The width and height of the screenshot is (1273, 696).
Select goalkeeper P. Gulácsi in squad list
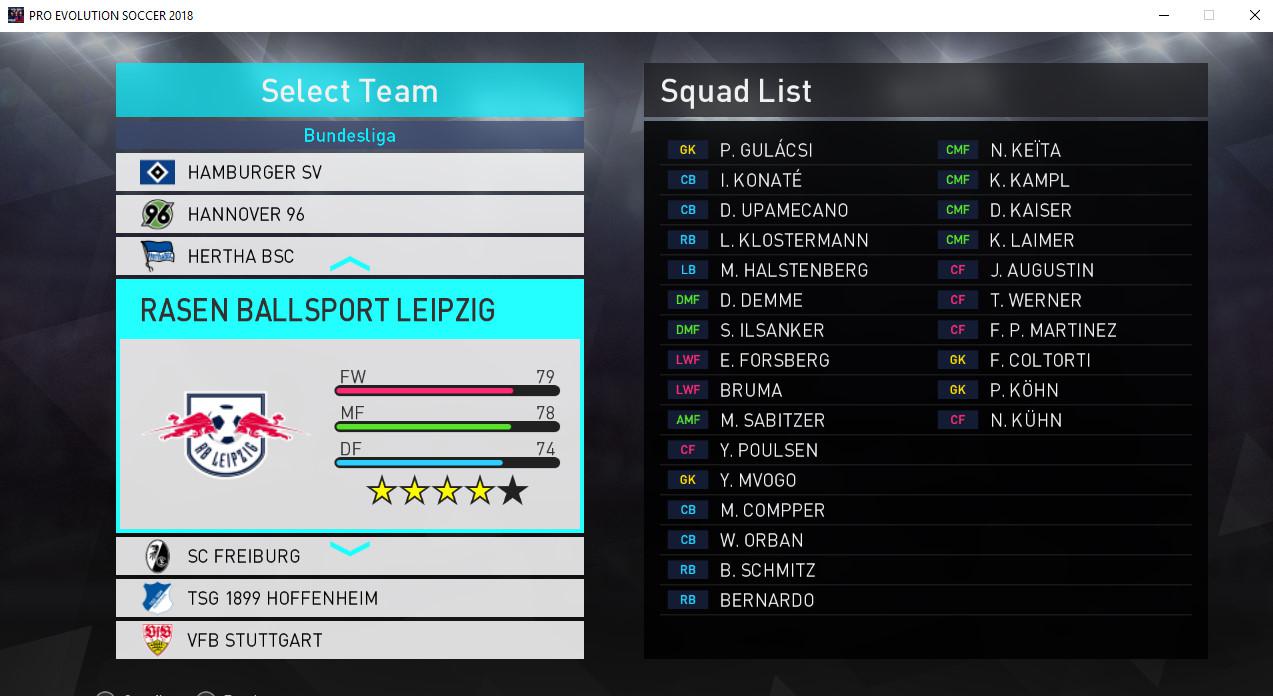[766, 150]
